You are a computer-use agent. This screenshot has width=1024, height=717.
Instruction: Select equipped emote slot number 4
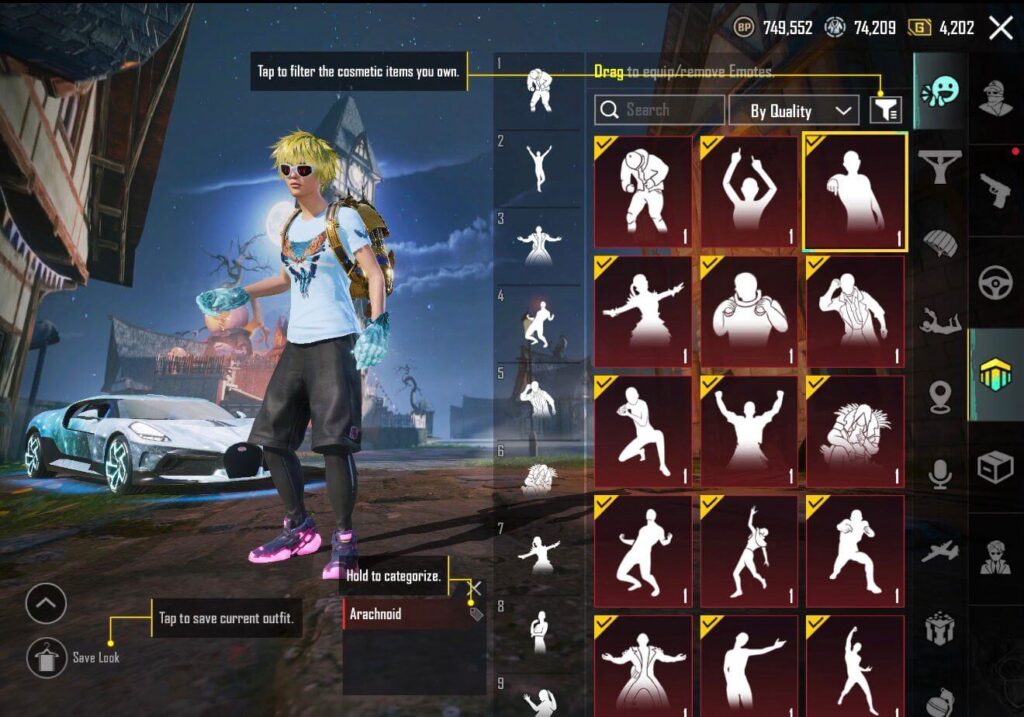[539, 322]
